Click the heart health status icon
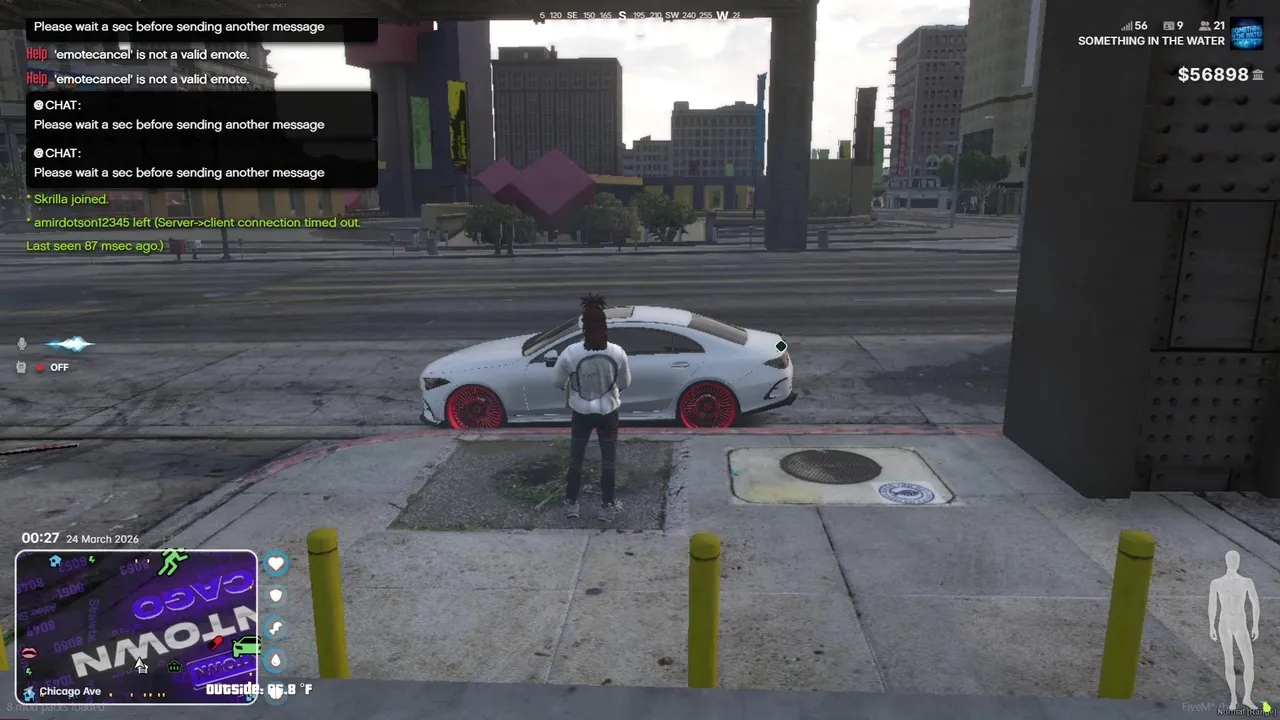This screenshot has height=720, width=1280. click(x=276, y=564)
